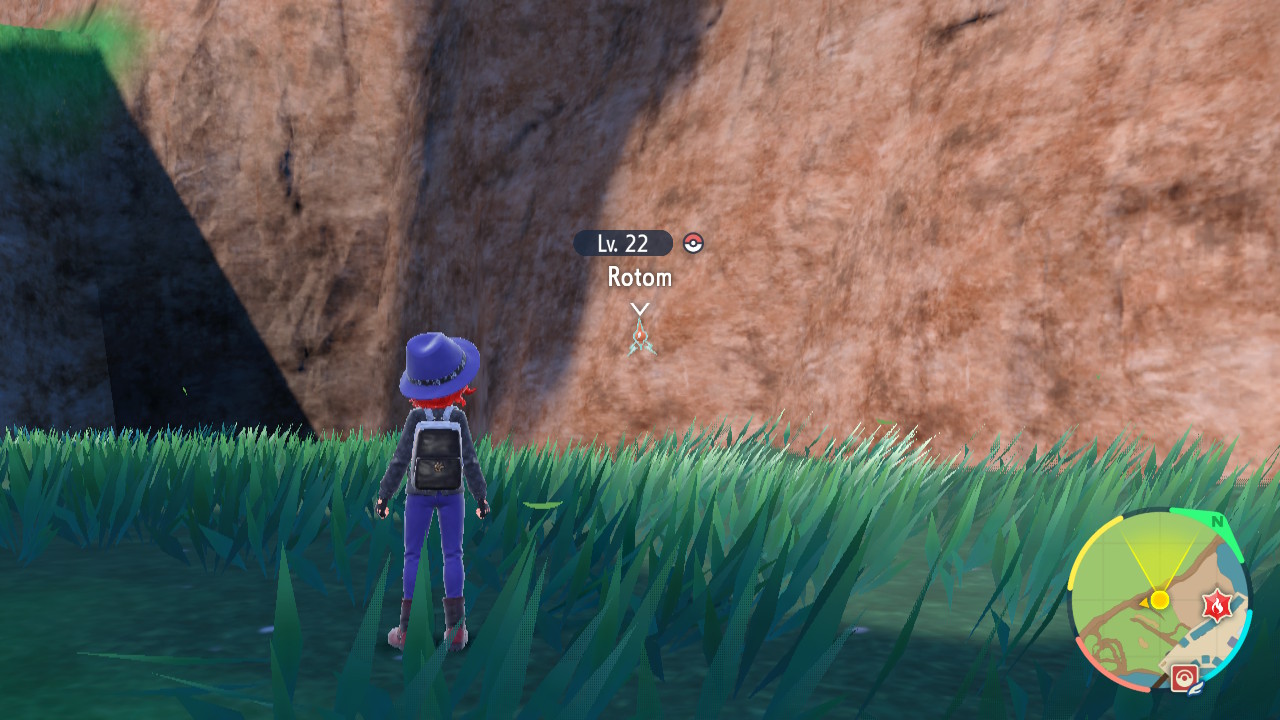Viewport: 1280px width, 720px height.
Task: Click the wild Rotom on the cliff face
Action: click(643, 335)
